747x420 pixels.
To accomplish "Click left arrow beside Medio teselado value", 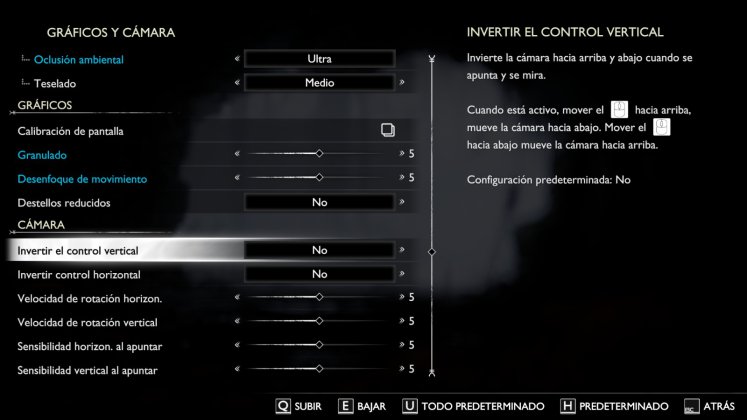I will (x=237, y=83).
